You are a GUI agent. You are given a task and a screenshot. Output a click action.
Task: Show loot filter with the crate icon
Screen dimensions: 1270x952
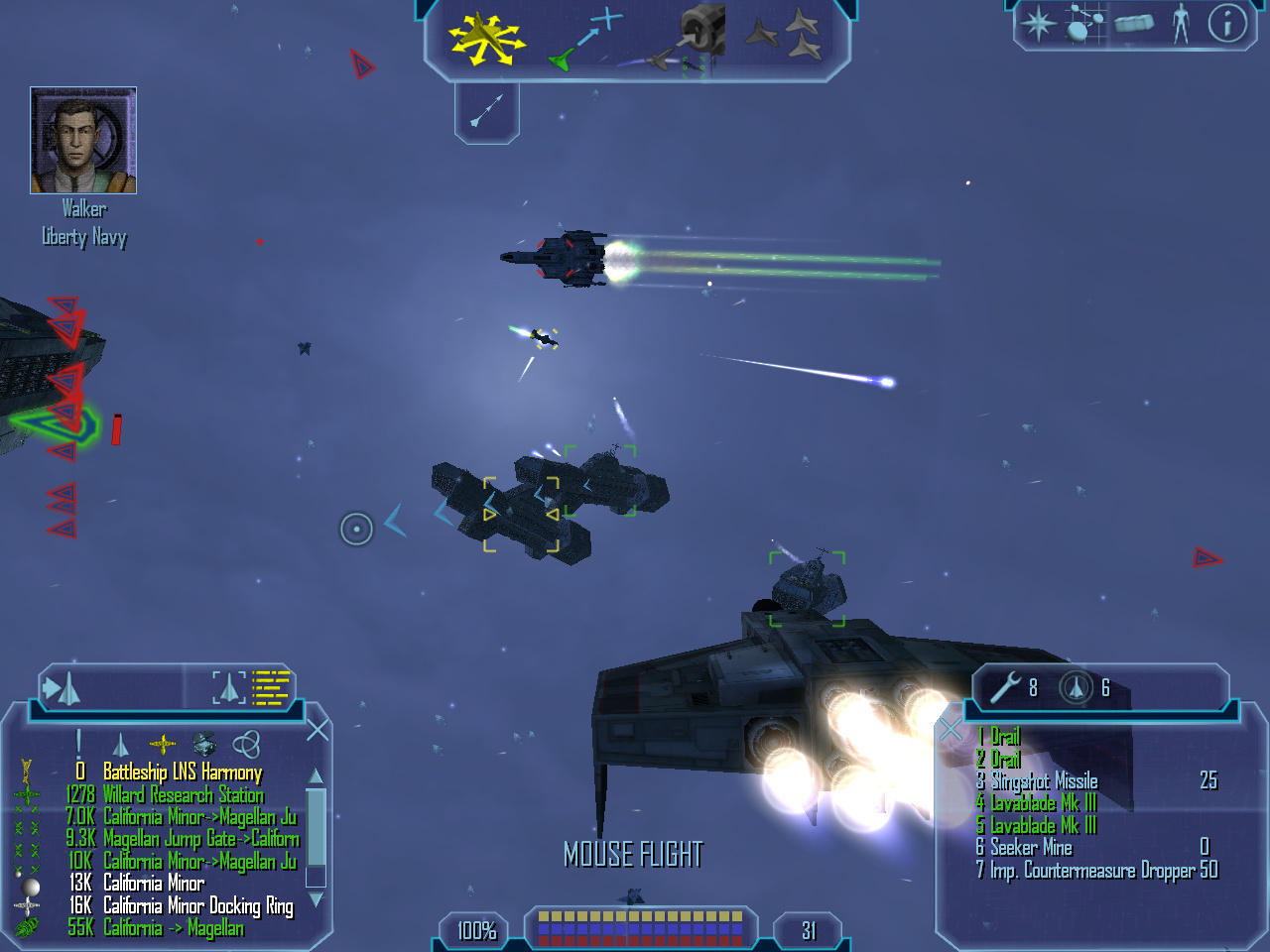pyautogui.click(x=204, y=744)
